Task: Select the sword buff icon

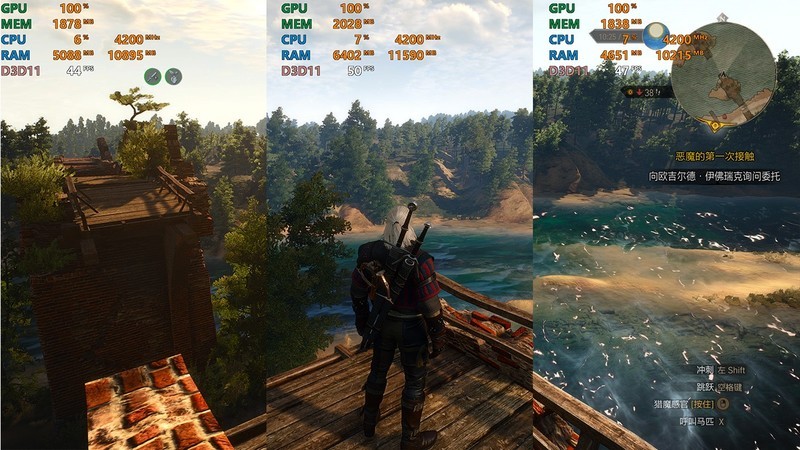Action: (x=153, y=75)
